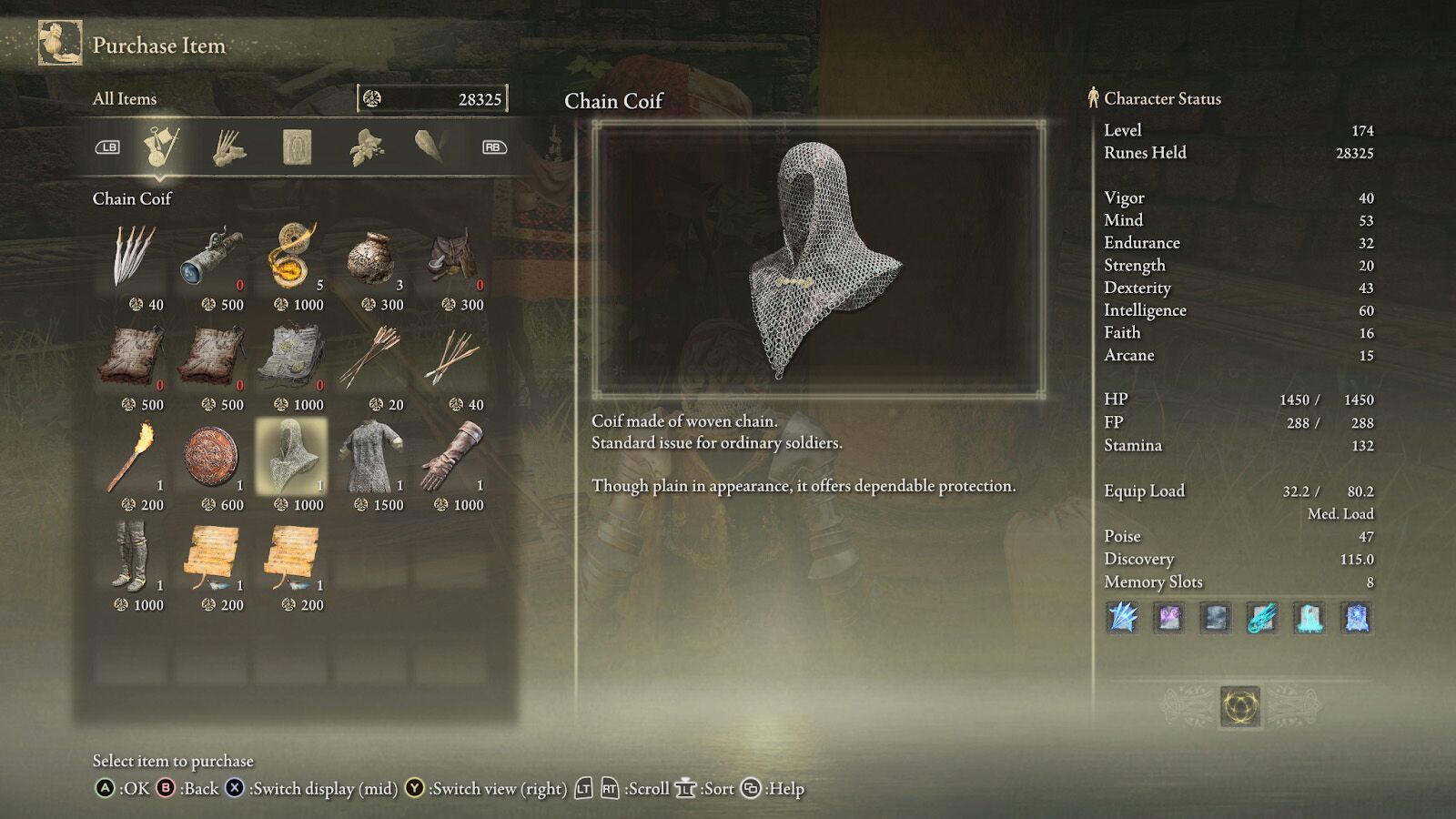Click the LB shoulder button indicator
The width and height of the screenshot is (1456, 819).
[x=106, y=148]
